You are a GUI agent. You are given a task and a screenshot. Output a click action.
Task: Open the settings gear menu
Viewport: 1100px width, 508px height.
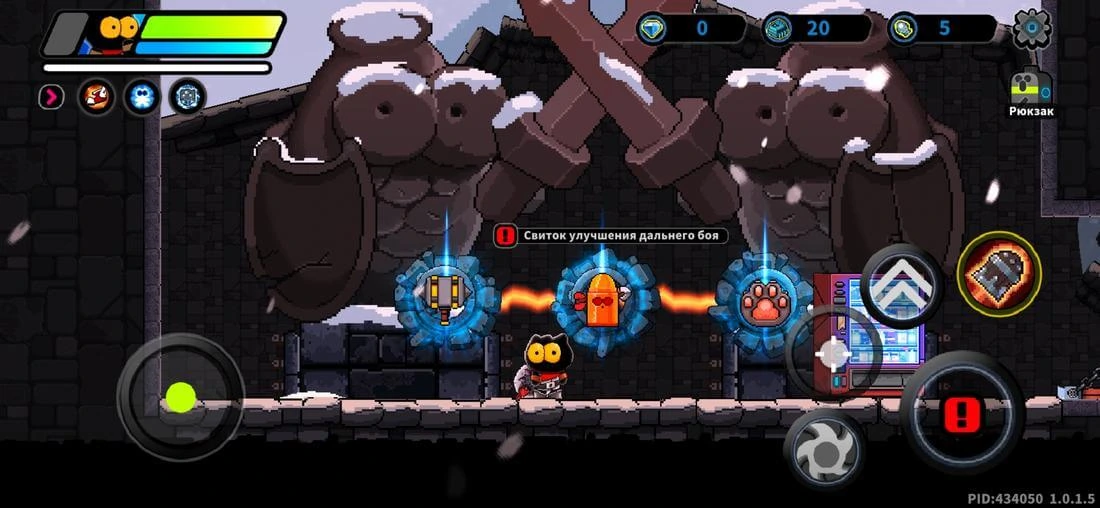click(1032, 29)
